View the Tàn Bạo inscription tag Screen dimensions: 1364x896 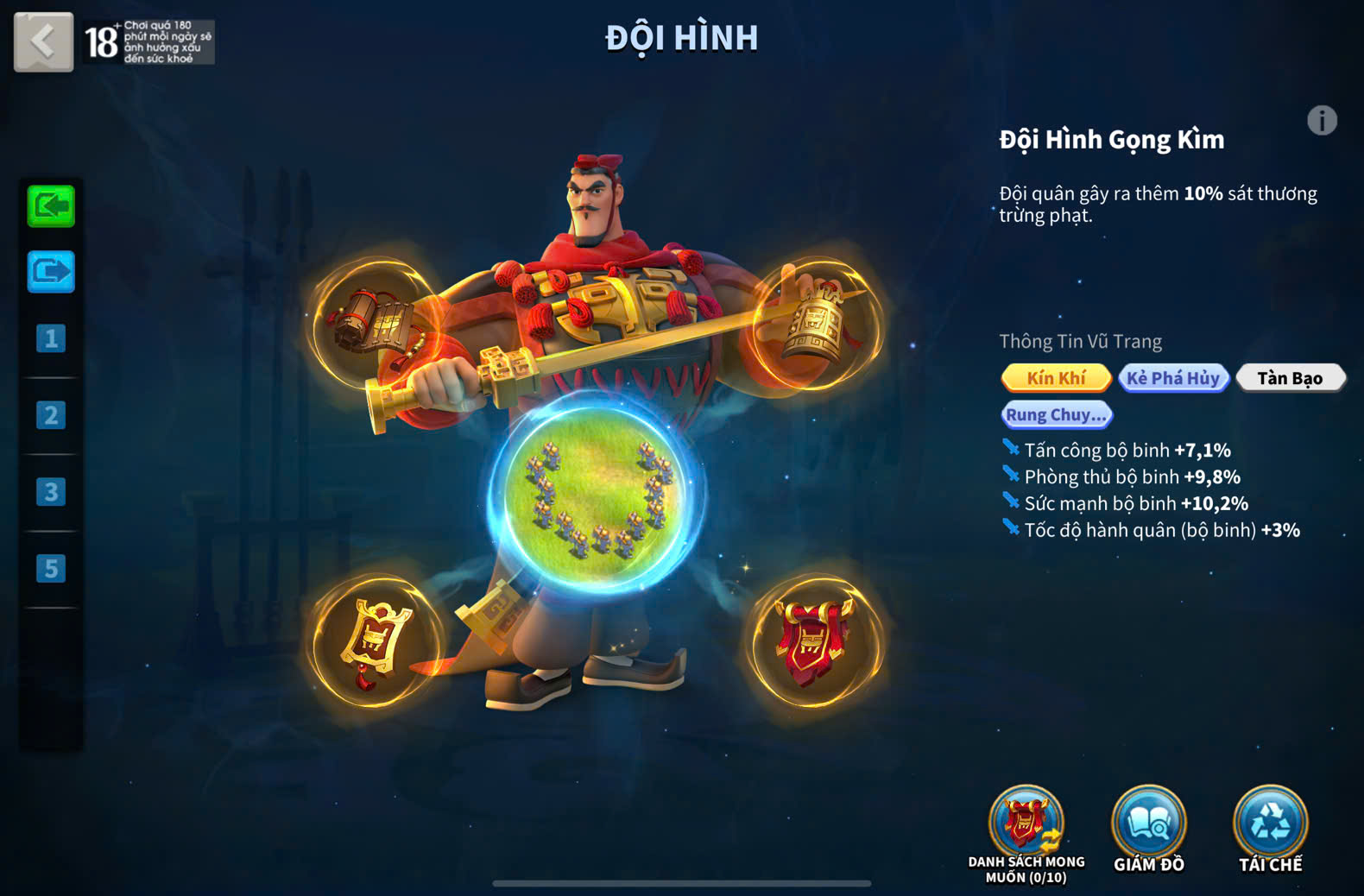point(1290,378)
